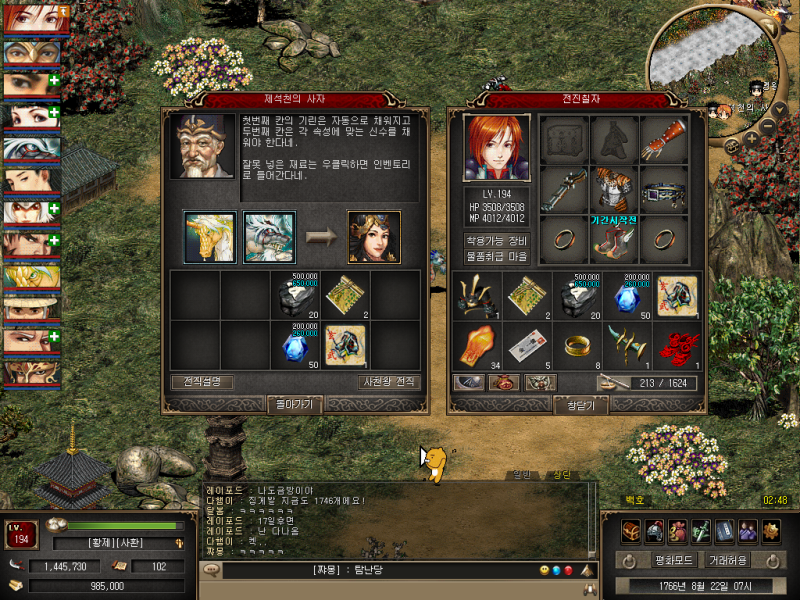
Task: Click the 물품취급 마을 button
Action: (497, 256)
